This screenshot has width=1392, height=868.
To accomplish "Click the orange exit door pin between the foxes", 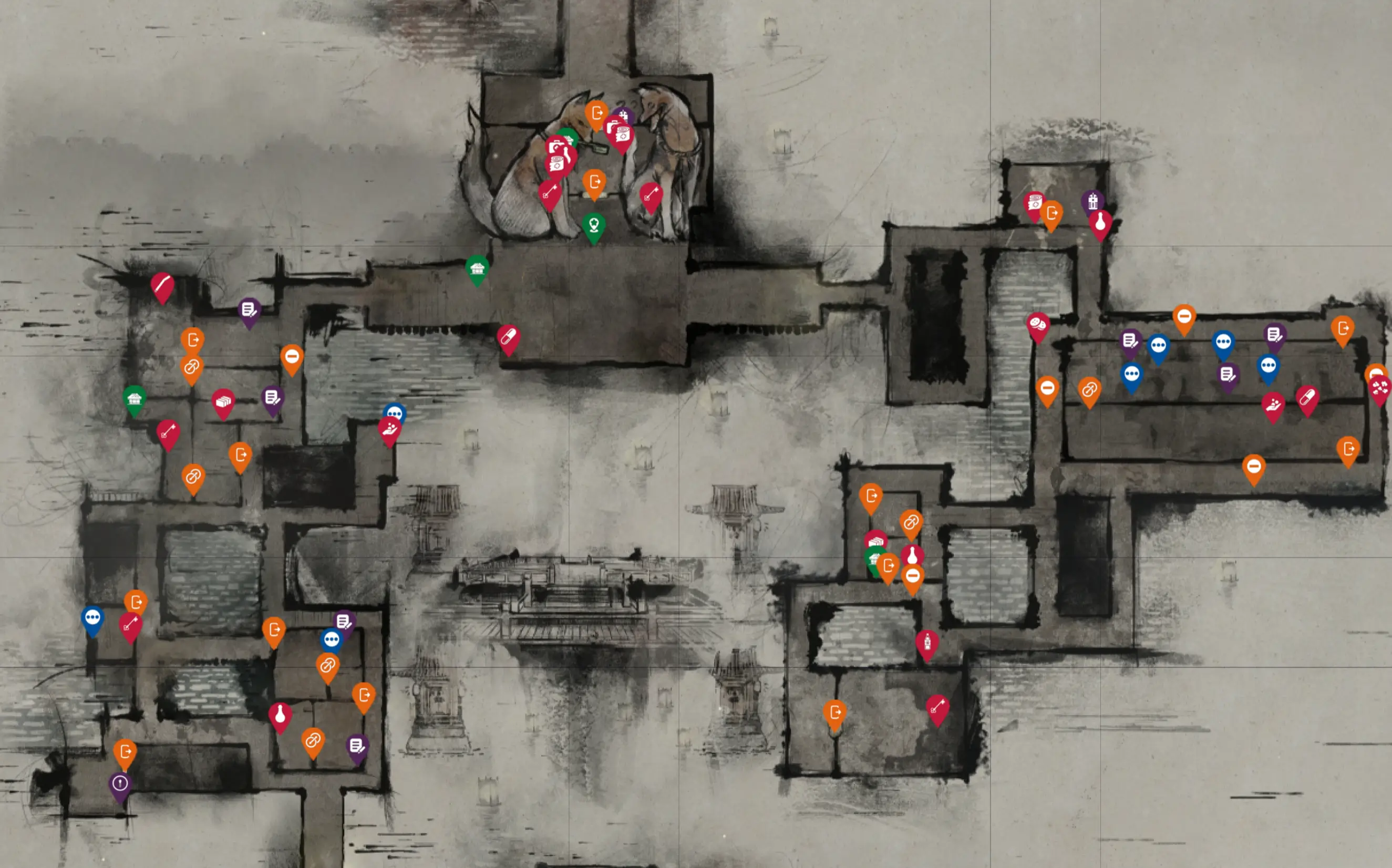I will pyautogui.click(x=595, y=181).
